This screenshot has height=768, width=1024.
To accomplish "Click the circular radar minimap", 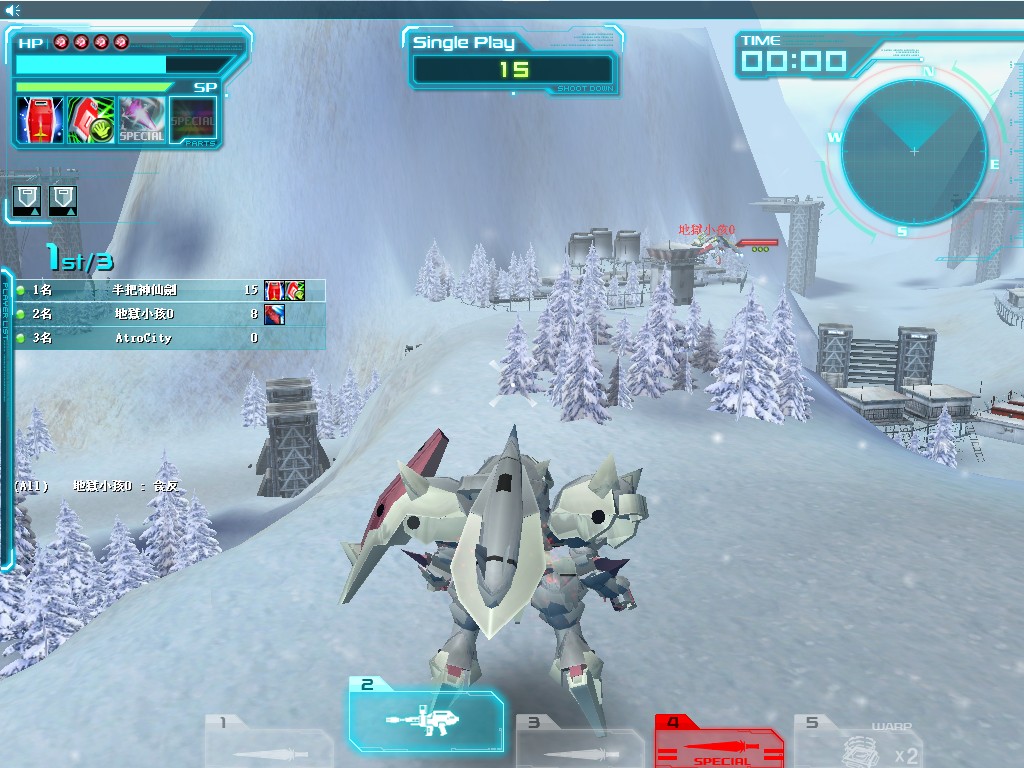I will (914, 151).
